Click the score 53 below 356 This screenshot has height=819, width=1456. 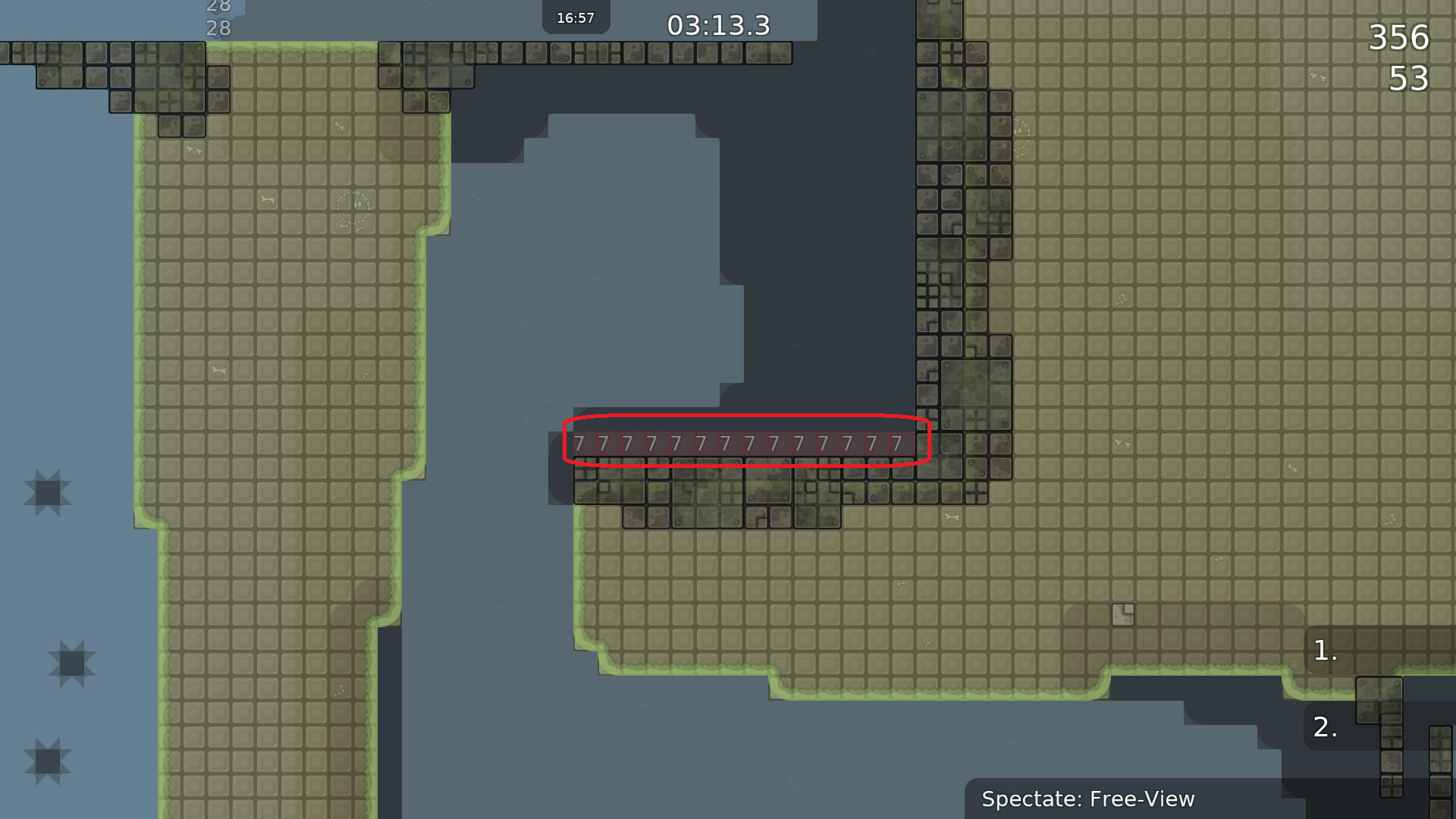(x=1409, y=78)
